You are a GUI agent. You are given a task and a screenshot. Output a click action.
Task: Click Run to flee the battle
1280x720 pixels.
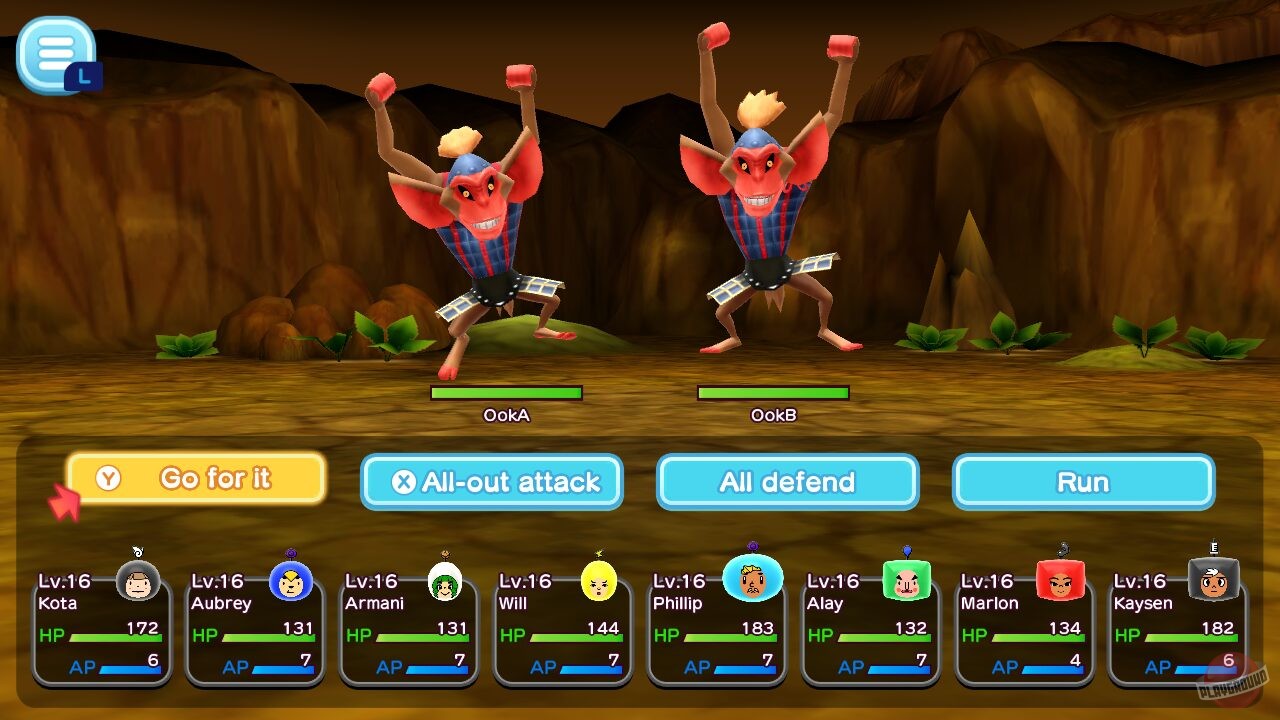1083,482
